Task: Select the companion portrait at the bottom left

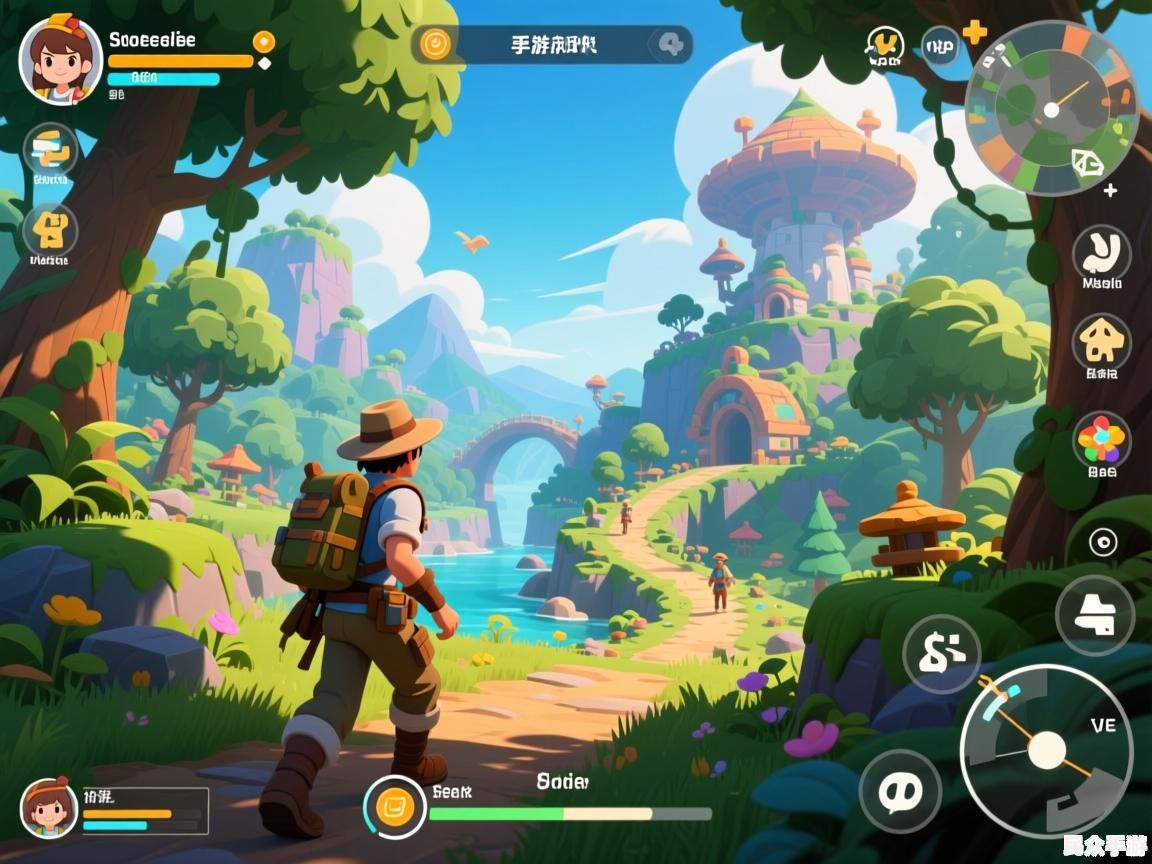Action: 49,808
